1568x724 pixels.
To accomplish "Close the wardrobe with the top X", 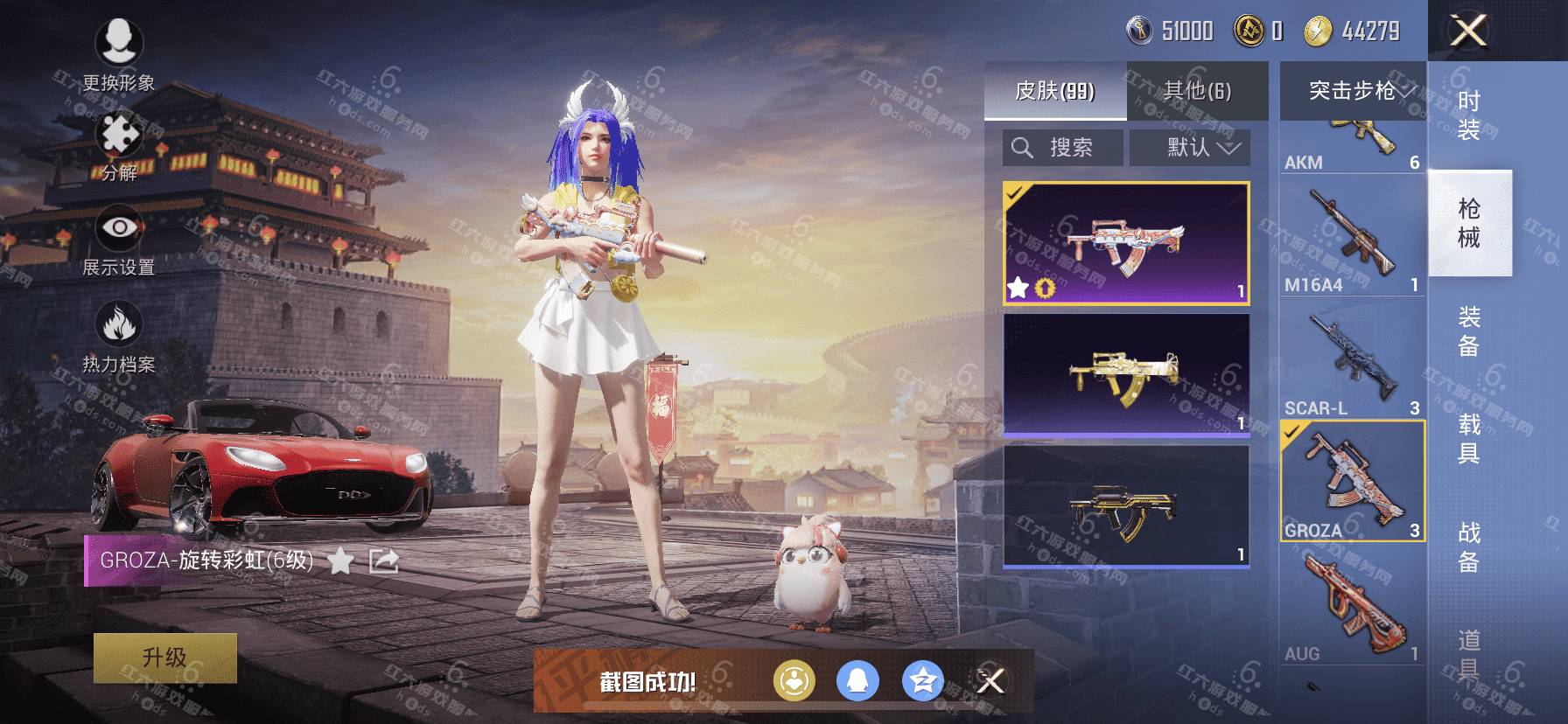I will coord(1468,31).
